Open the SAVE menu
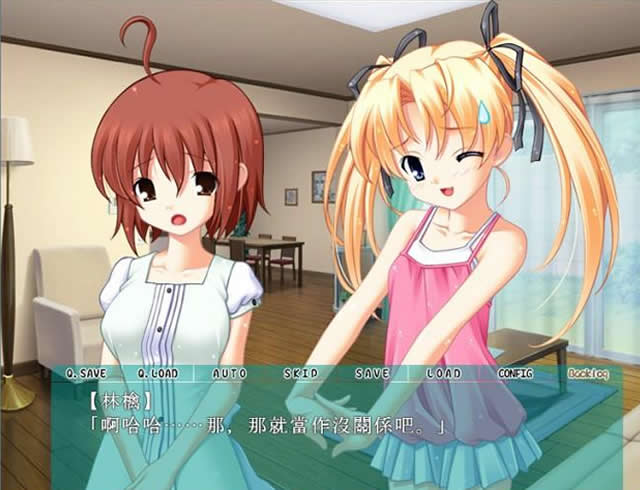 [x=372, y=374]
